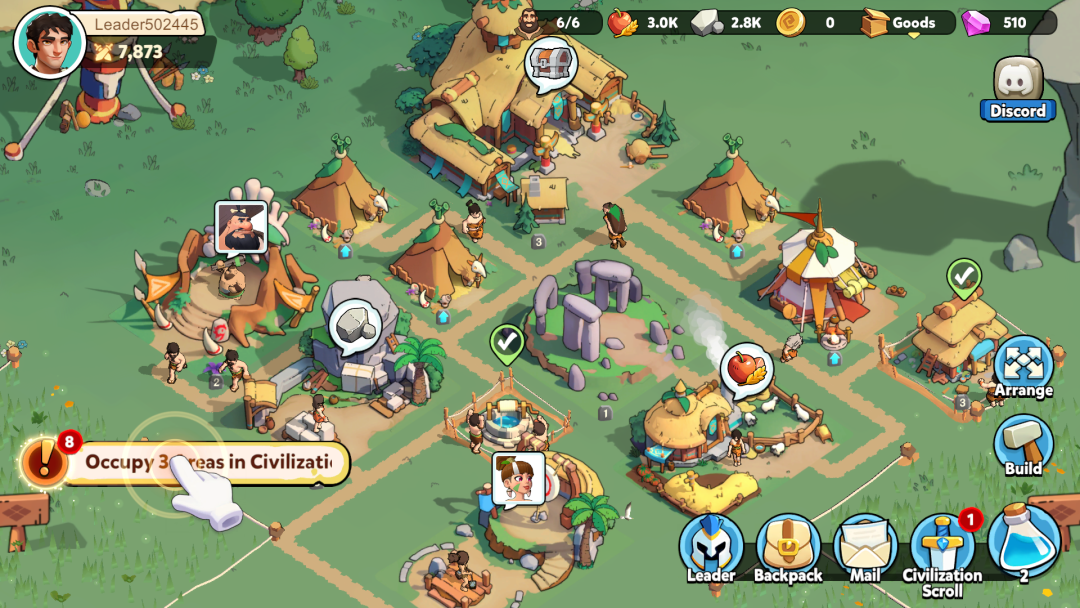Tap the brown-haired woman portrait bubble

click(x=518, y=477)
